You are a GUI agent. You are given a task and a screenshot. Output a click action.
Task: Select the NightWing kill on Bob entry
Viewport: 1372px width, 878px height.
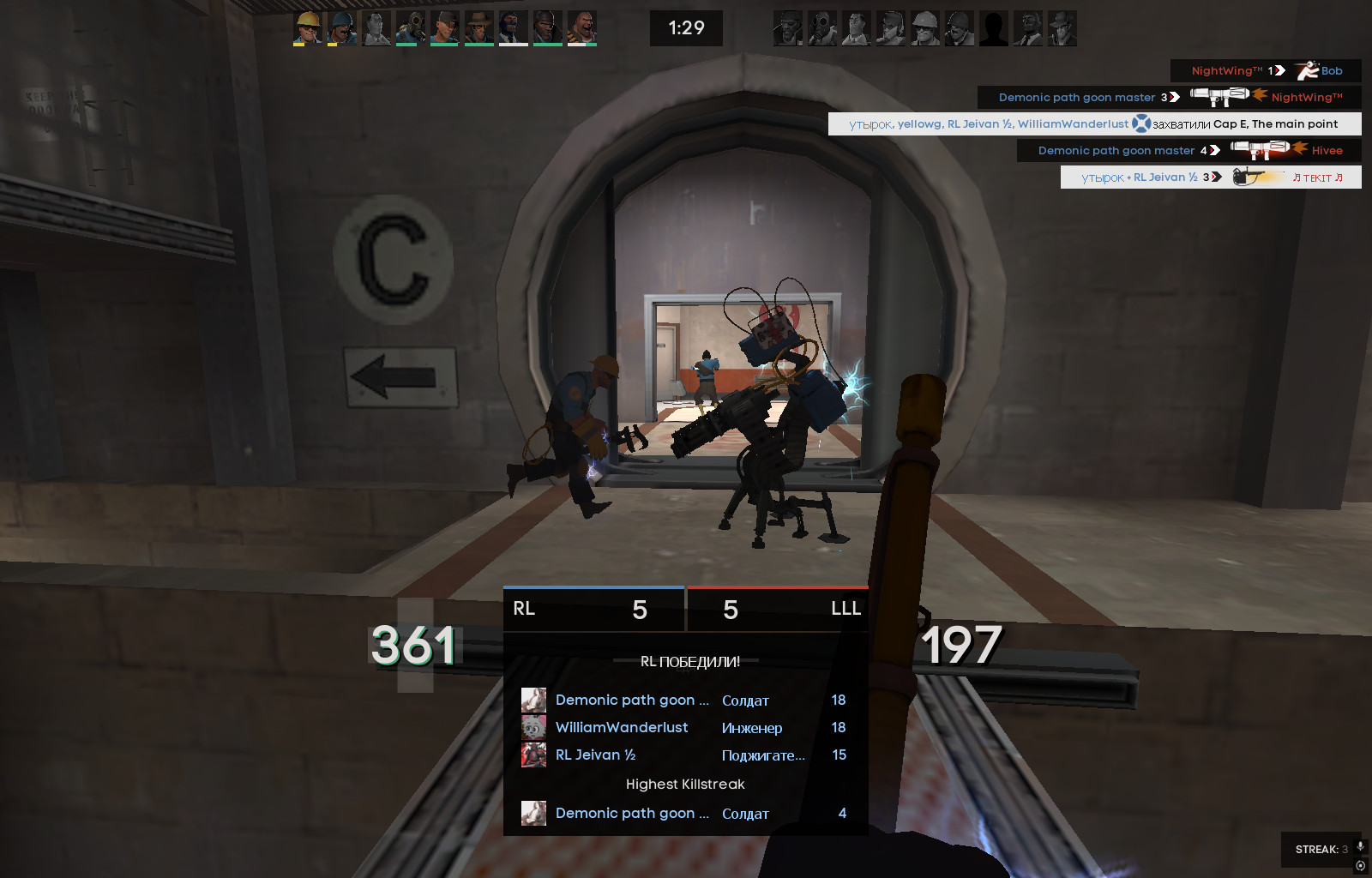1266,70
